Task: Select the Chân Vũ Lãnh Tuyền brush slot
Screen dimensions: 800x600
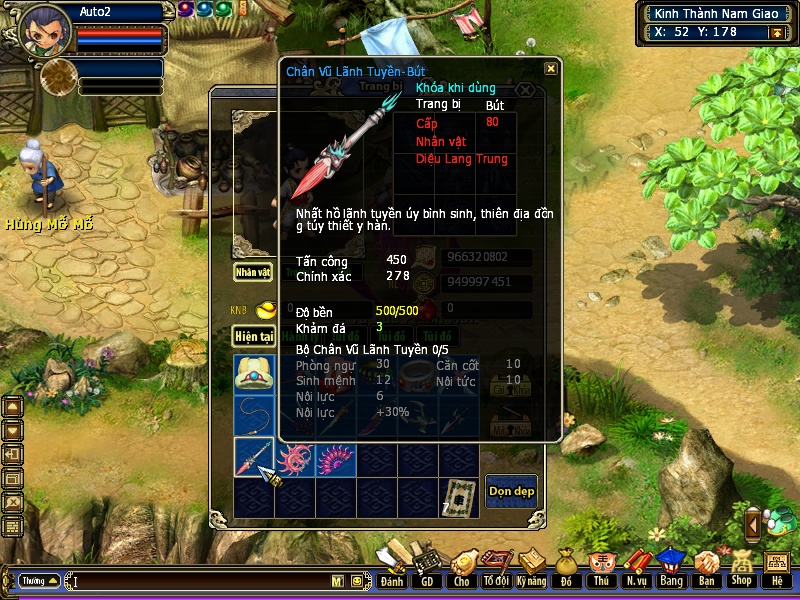Action: click(254, 457)
